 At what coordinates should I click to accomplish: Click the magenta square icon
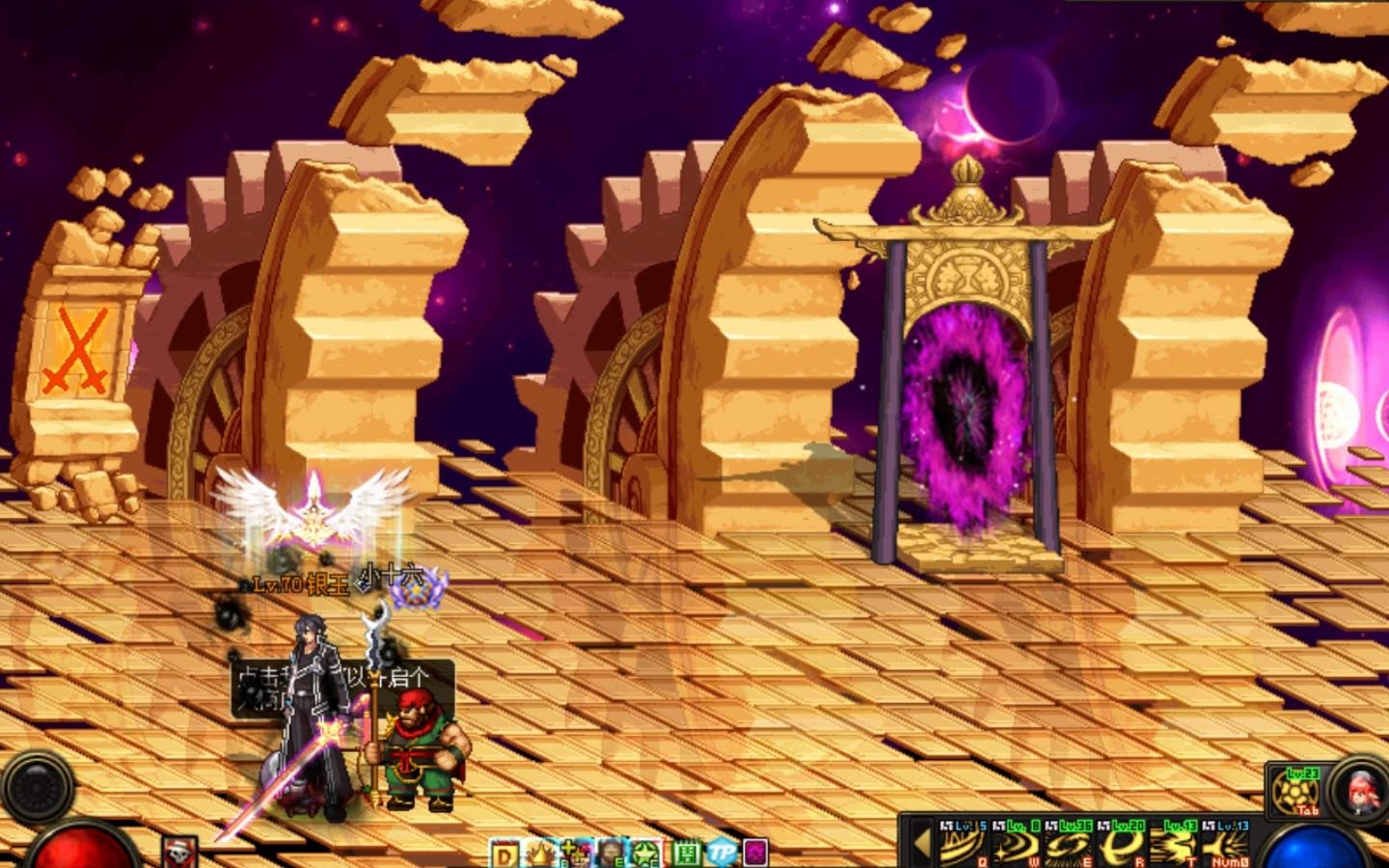click(756, 854)
